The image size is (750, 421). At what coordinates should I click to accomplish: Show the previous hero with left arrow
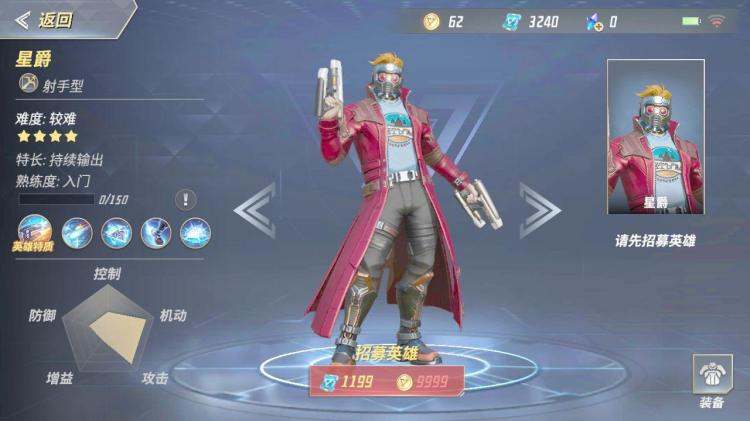(255, 210)
